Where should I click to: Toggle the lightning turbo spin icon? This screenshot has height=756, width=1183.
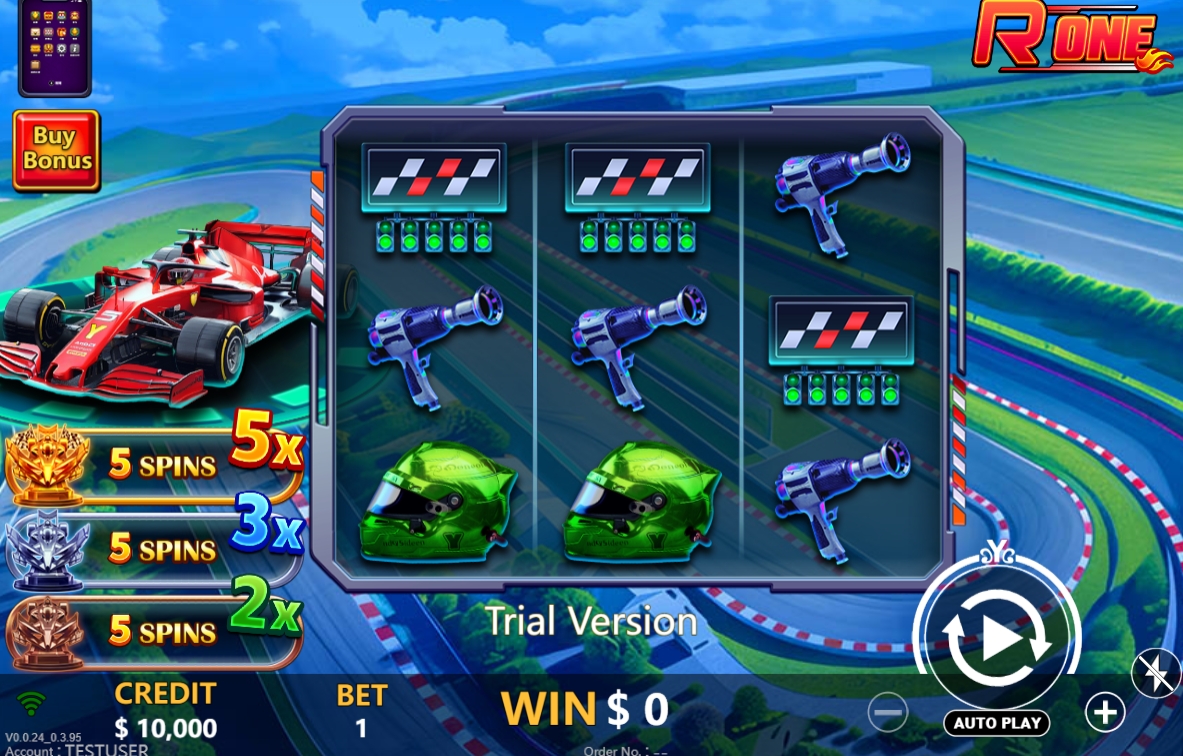[x=1157, y=675]
